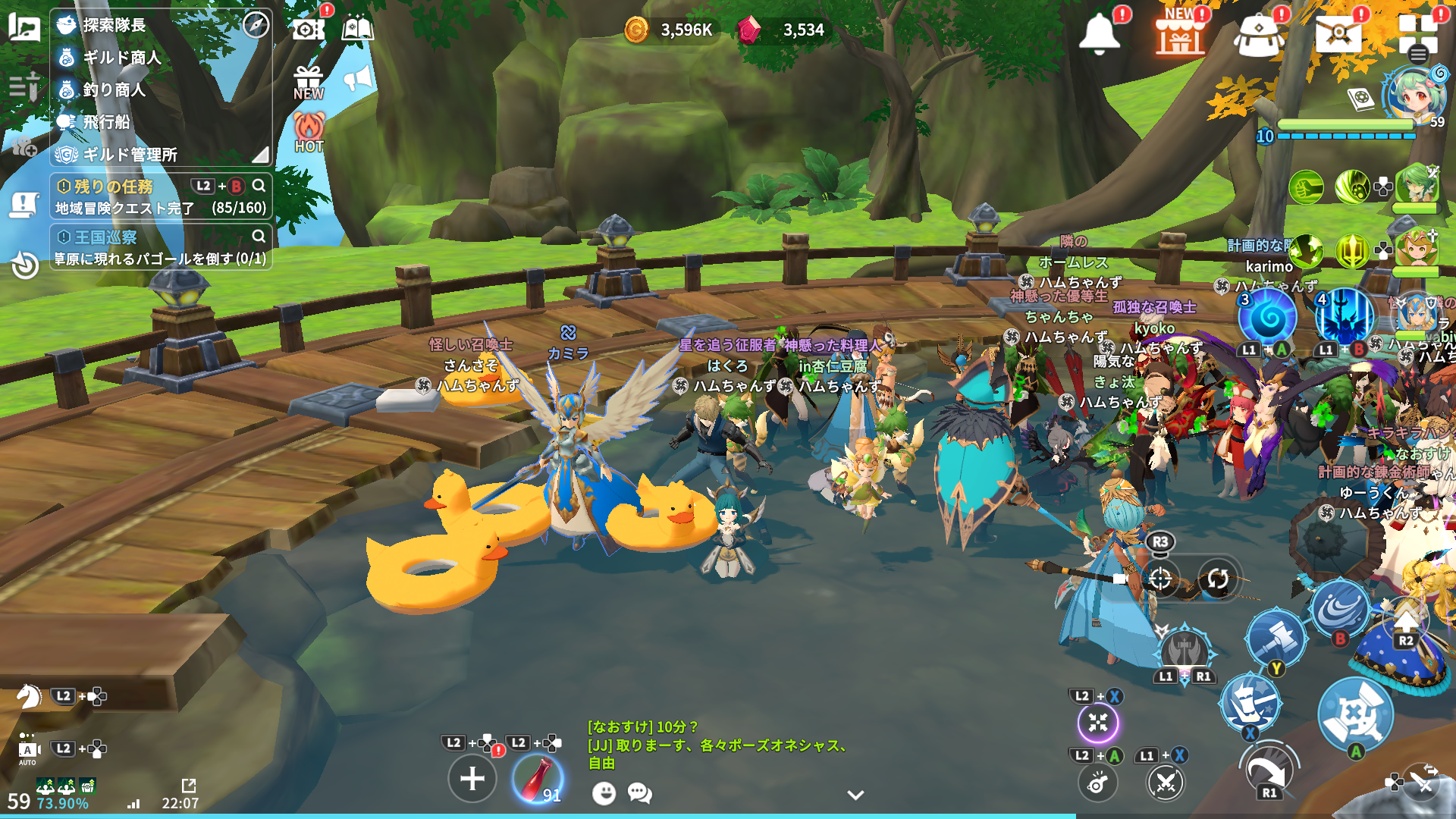
Task: Select 釣り商人 in the NPC list
Action: (114, 89)
